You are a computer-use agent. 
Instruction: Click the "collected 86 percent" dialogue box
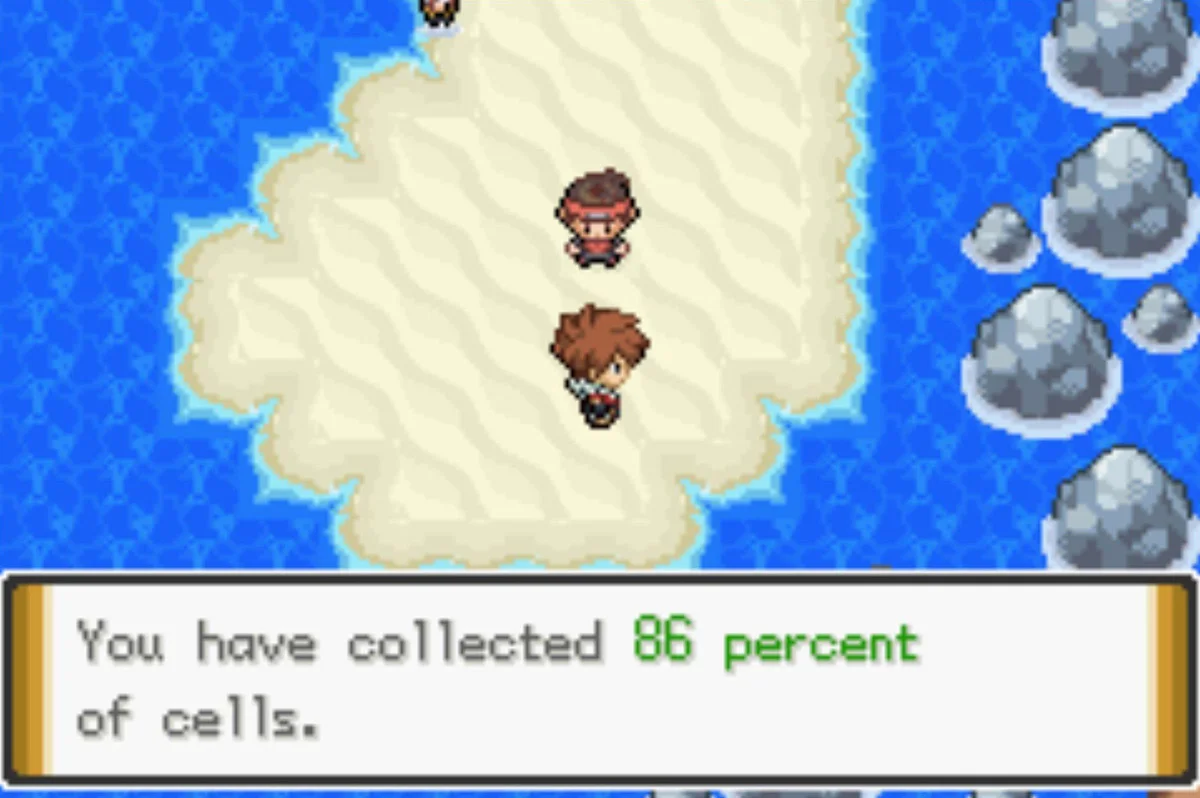pos(598,679)
